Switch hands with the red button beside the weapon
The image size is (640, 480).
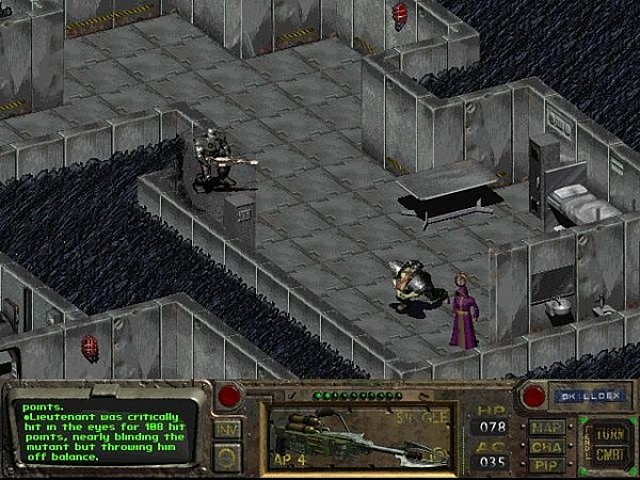(229, 395)
